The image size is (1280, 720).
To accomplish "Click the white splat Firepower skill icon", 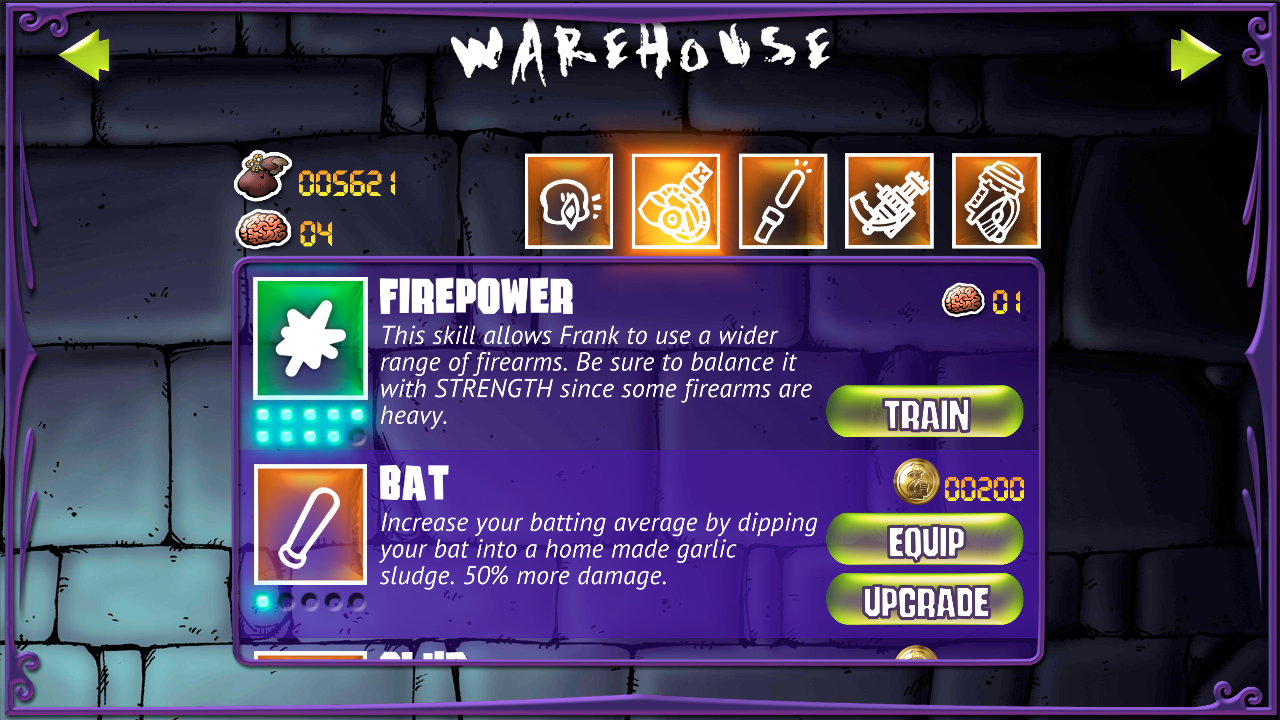I will coord(310,337).
